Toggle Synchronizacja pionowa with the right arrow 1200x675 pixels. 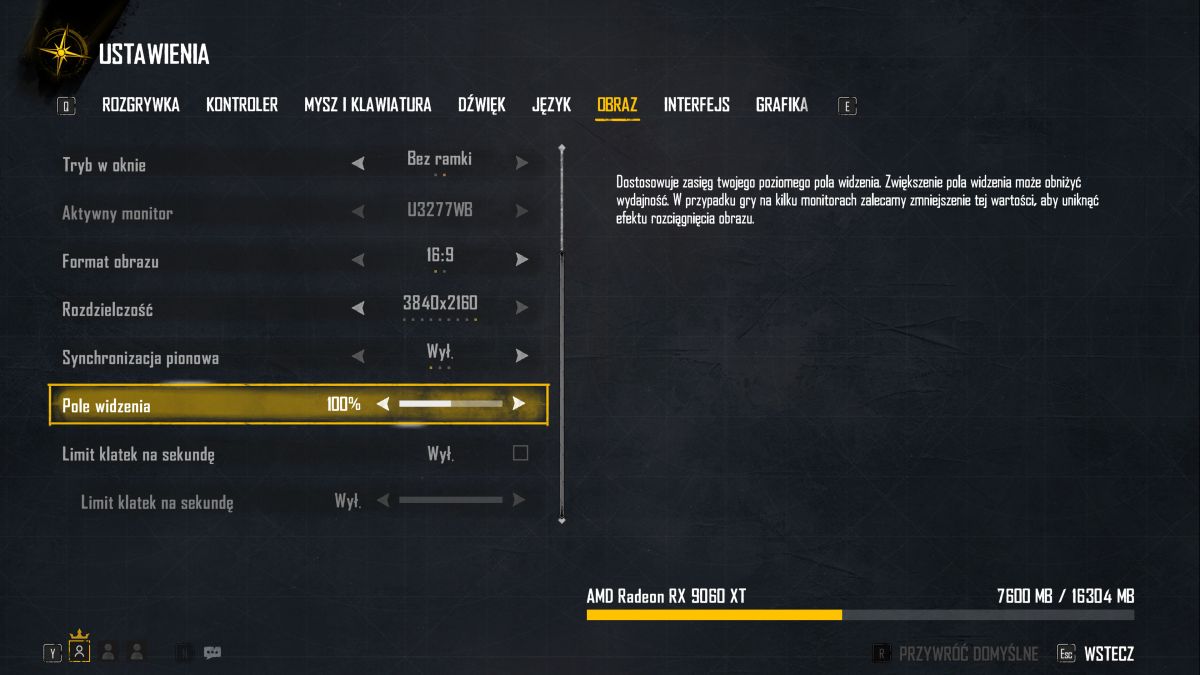[522, 356]
